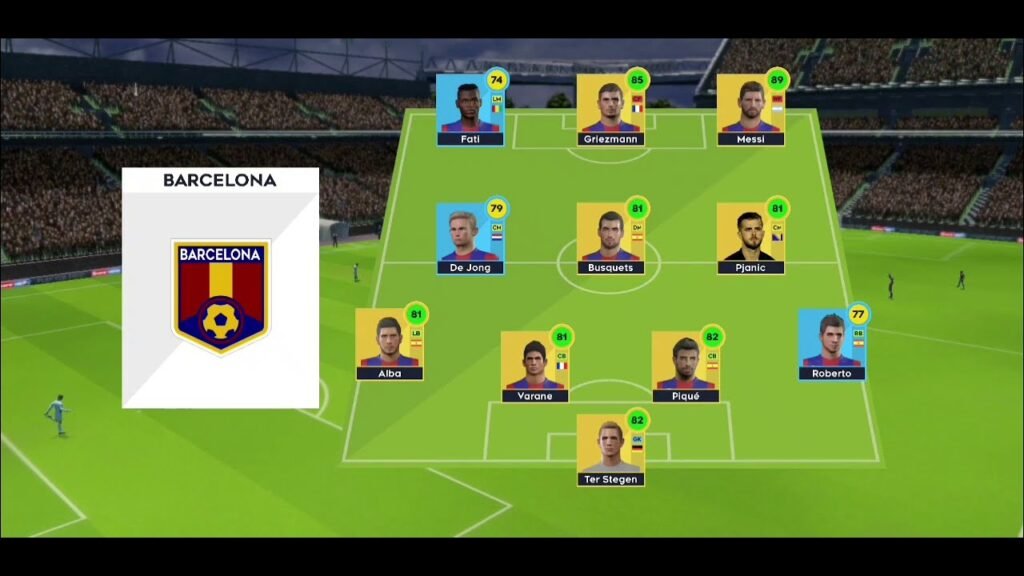Select Roberto's right back card

pyautogui.click(x=831, y=344)
